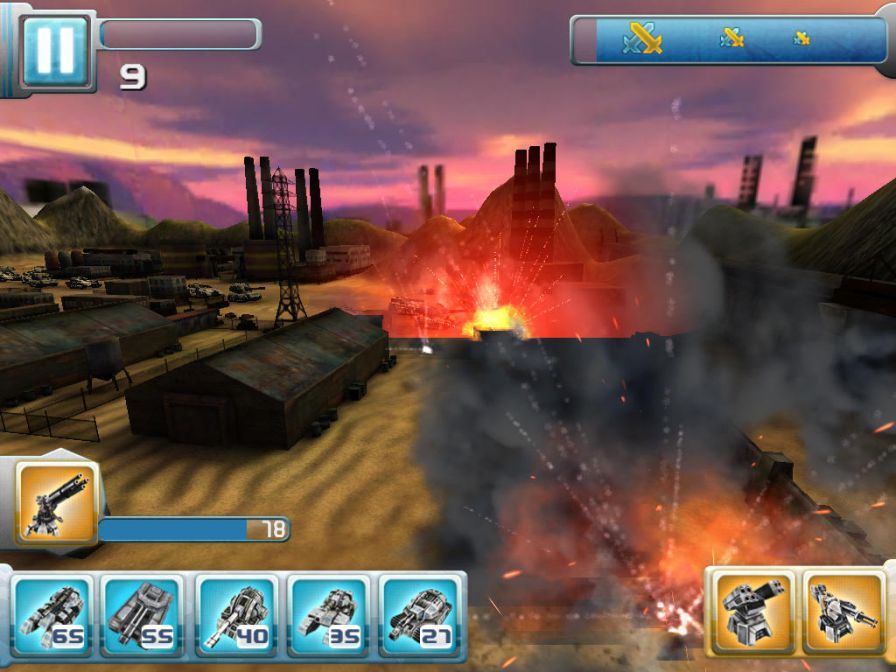Choose the unit costing 35

330,615
